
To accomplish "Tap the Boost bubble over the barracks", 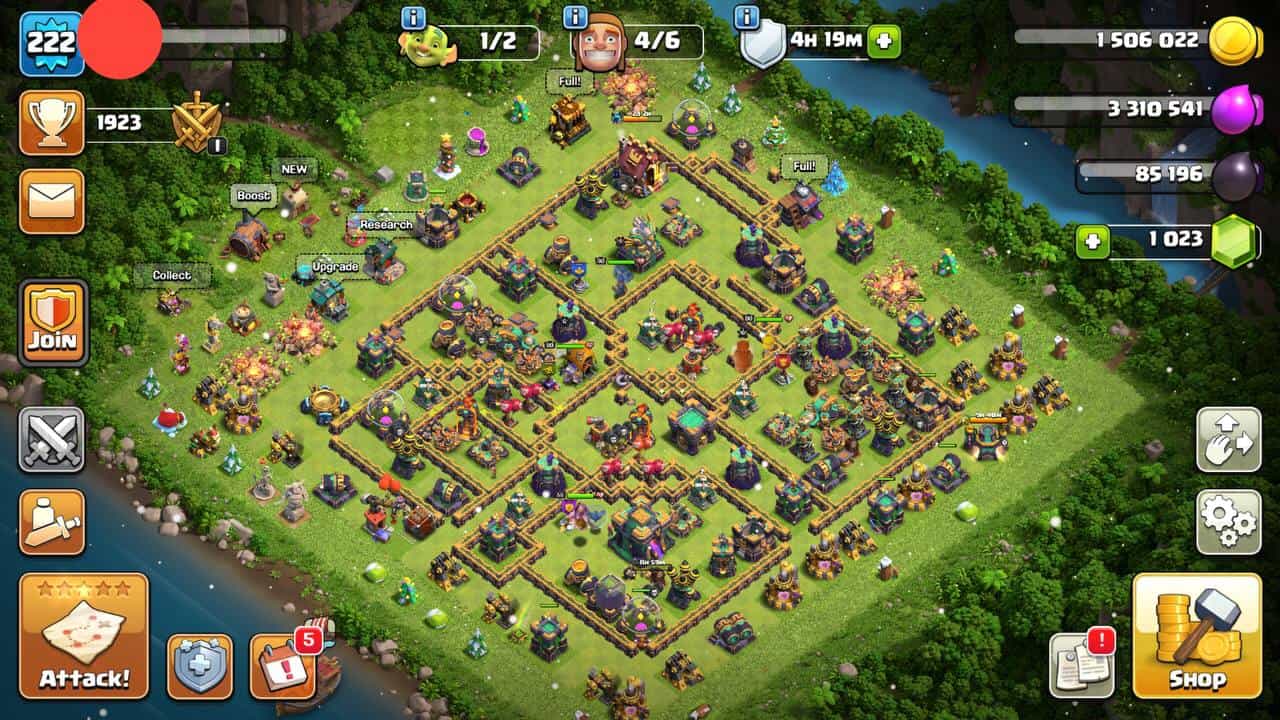I will tap(253, 196).
